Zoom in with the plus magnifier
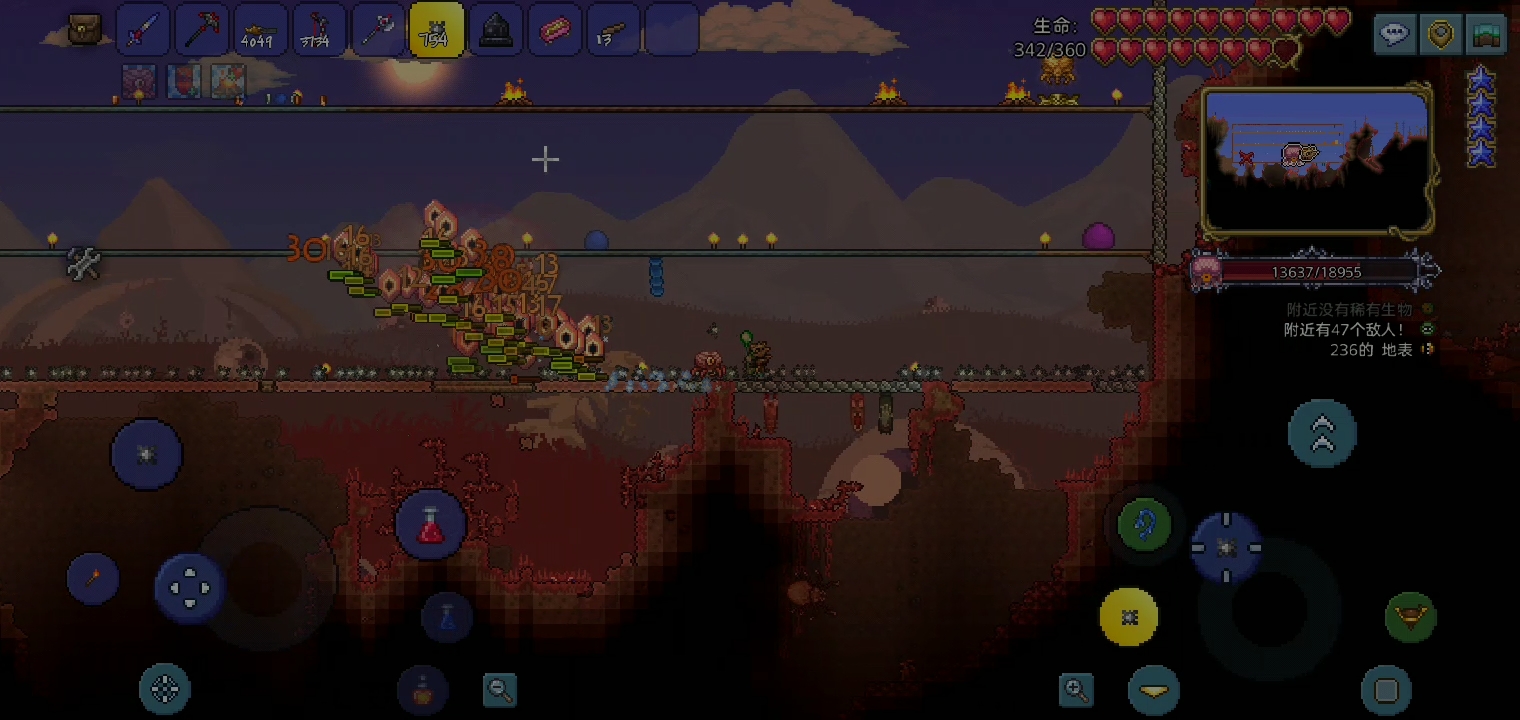 (1076, 689)
